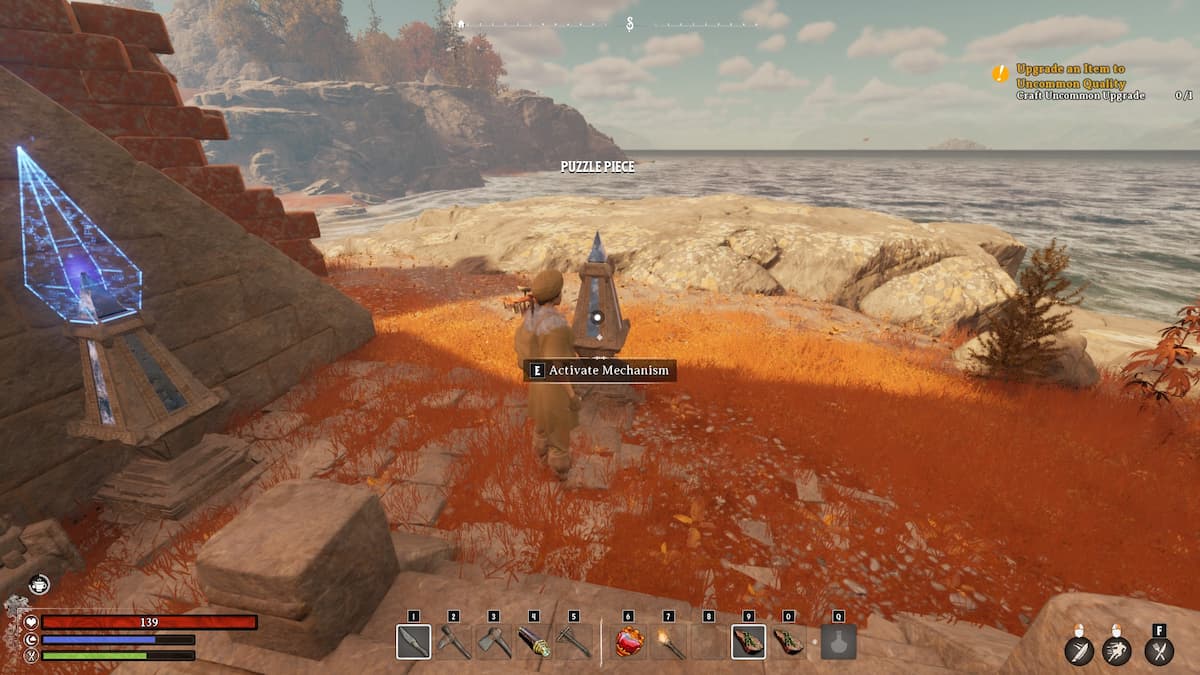Open the Upgrade an Item quest tracker
Screen dimensions: 1200x675
click(1069, 75)
